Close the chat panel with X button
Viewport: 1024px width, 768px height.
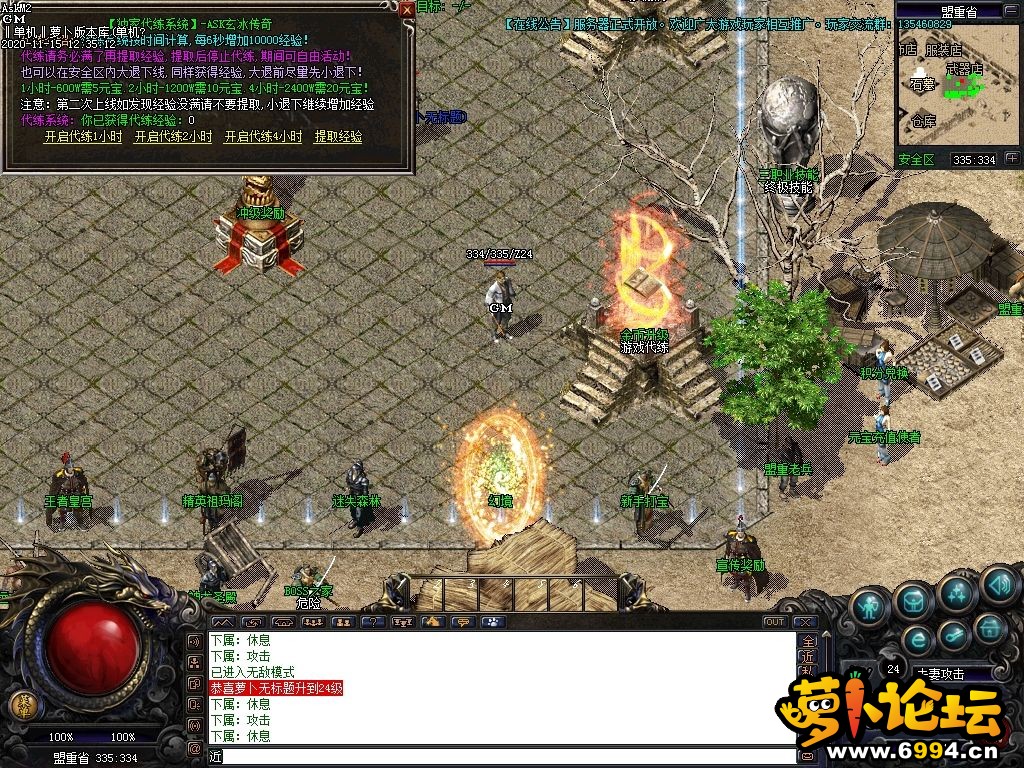click(806, 622)
